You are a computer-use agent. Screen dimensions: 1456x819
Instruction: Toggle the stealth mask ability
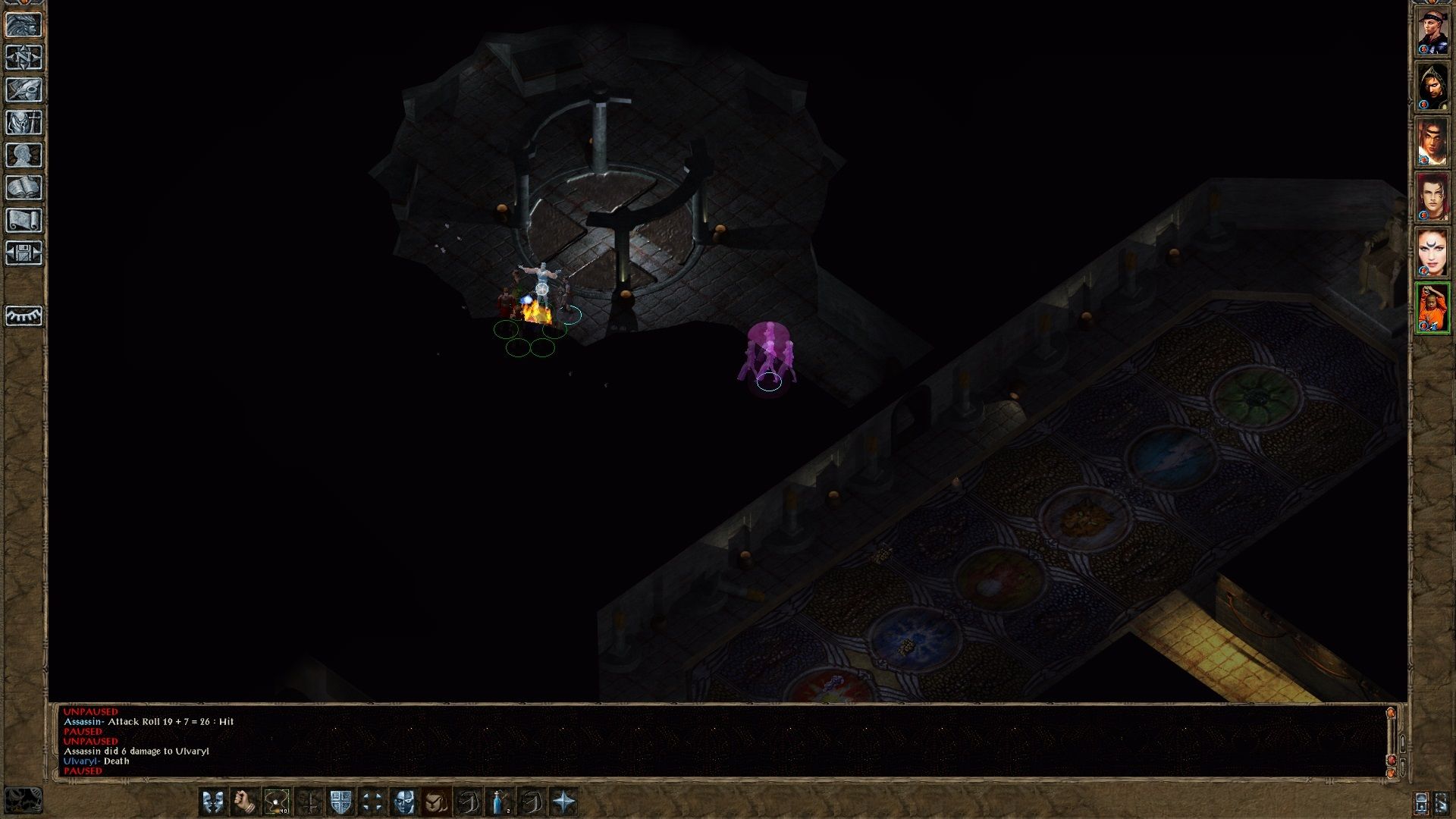click(404, 802)
